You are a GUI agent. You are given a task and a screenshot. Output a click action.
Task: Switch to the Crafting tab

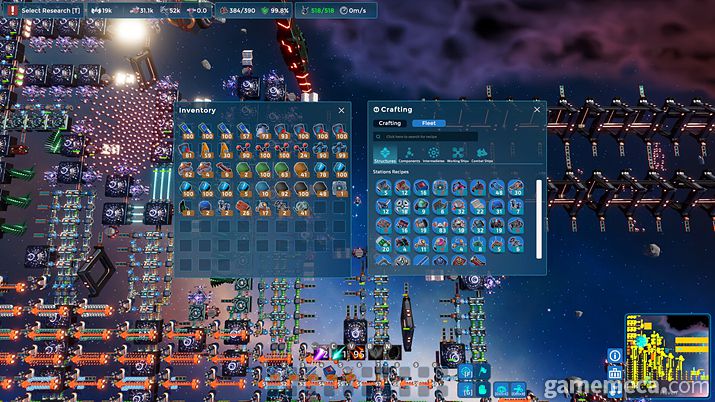pyautogui.click(x=391, y=123)
